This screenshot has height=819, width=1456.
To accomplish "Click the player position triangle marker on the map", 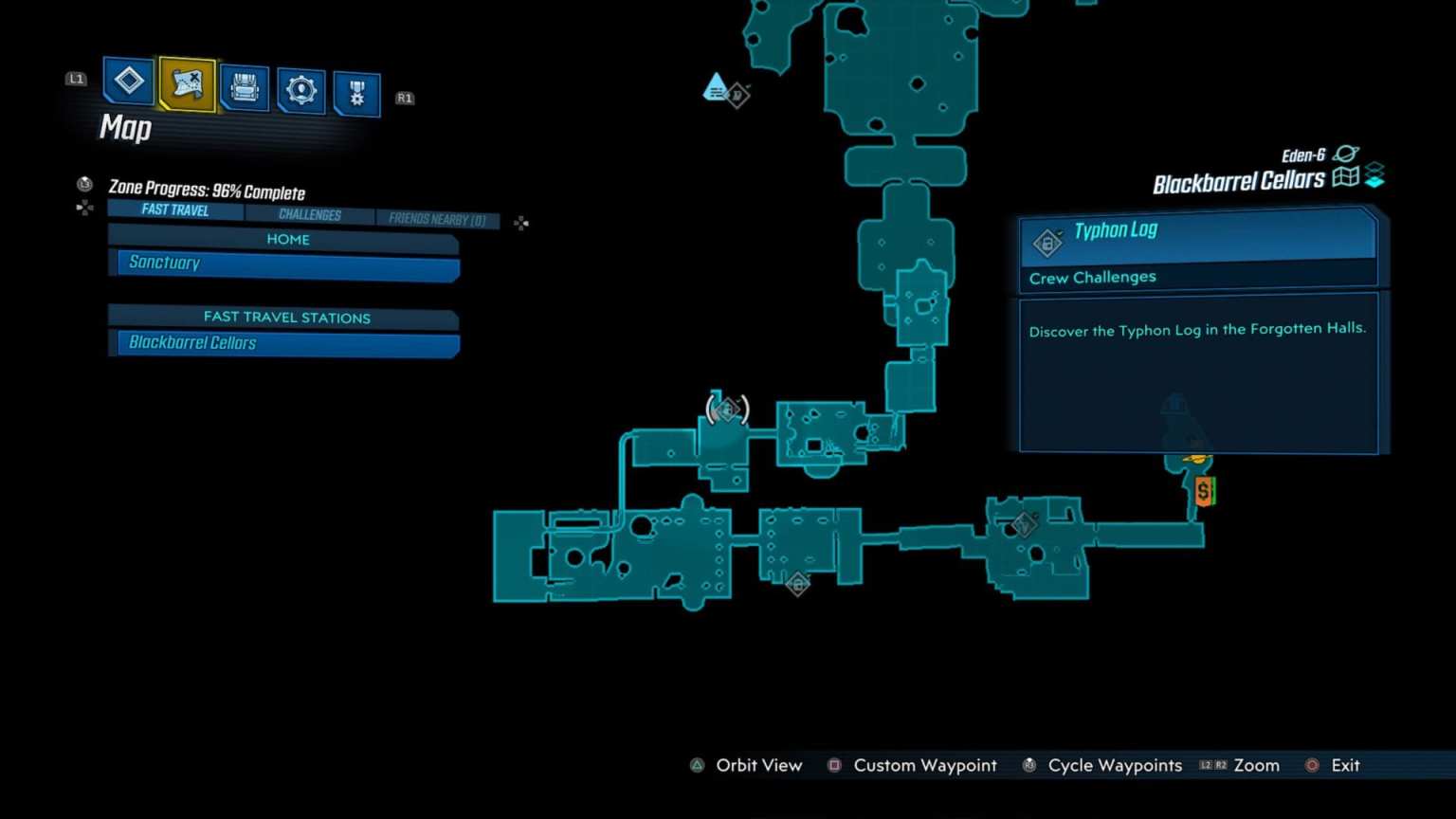I will (x=715, y=87).
